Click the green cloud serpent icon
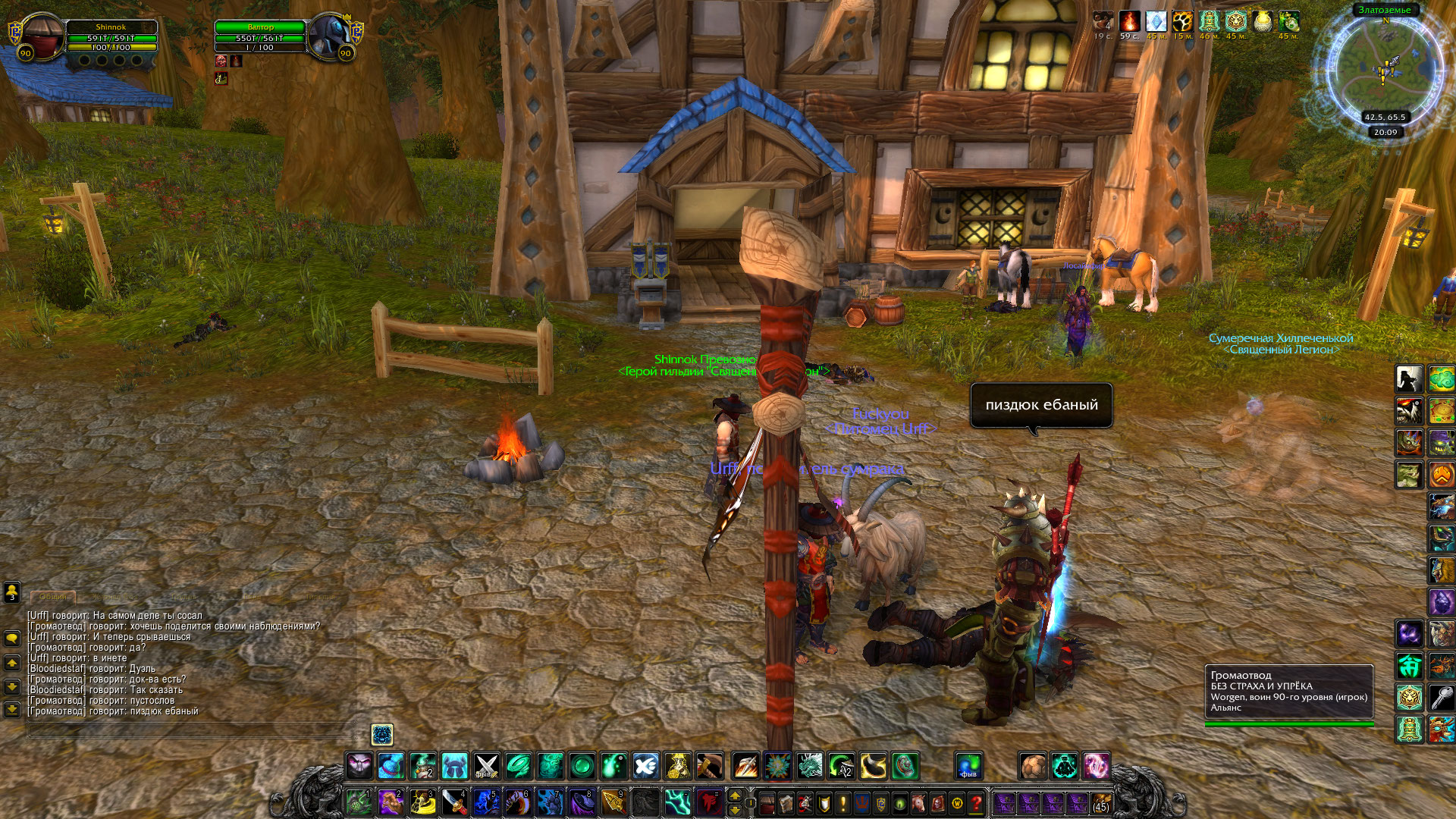The height and width of the screenshot is (819, 1456). pos(1442,378)
